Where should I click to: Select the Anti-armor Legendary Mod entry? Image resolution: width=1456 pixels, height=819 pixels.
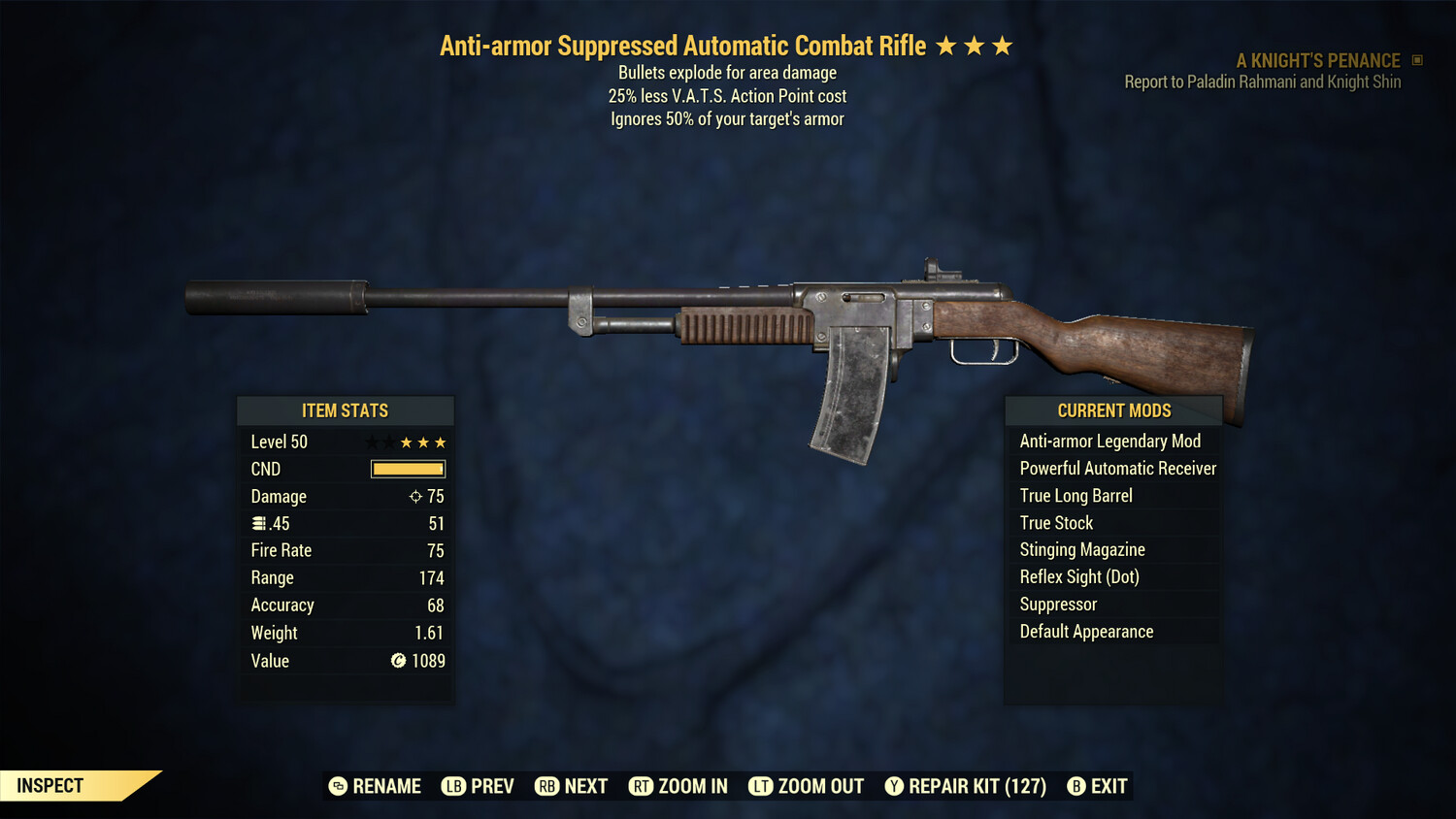(1109, 441)
